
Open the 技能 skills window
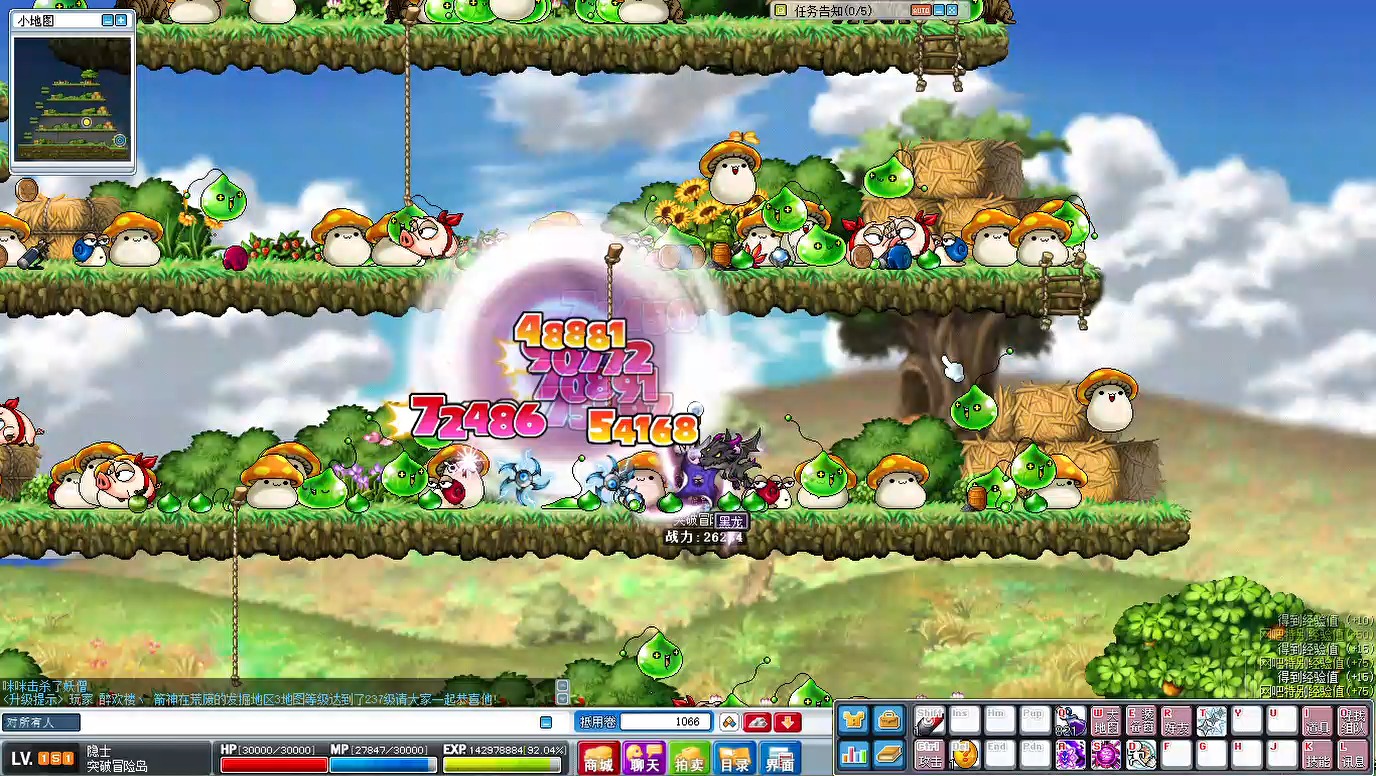click(x=1316, y=754)
